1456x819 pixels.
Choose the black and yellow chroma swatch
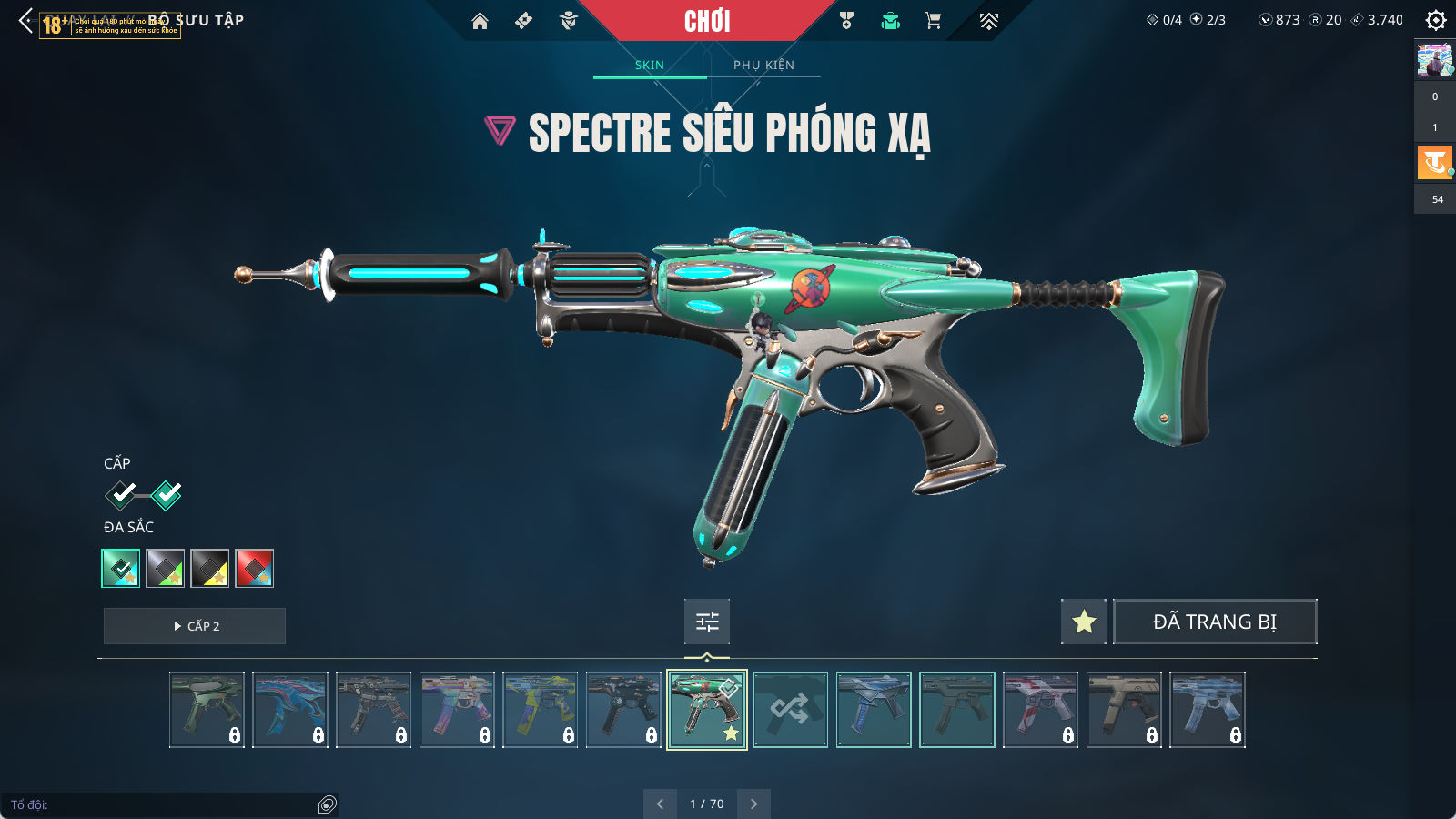(209, 569)
